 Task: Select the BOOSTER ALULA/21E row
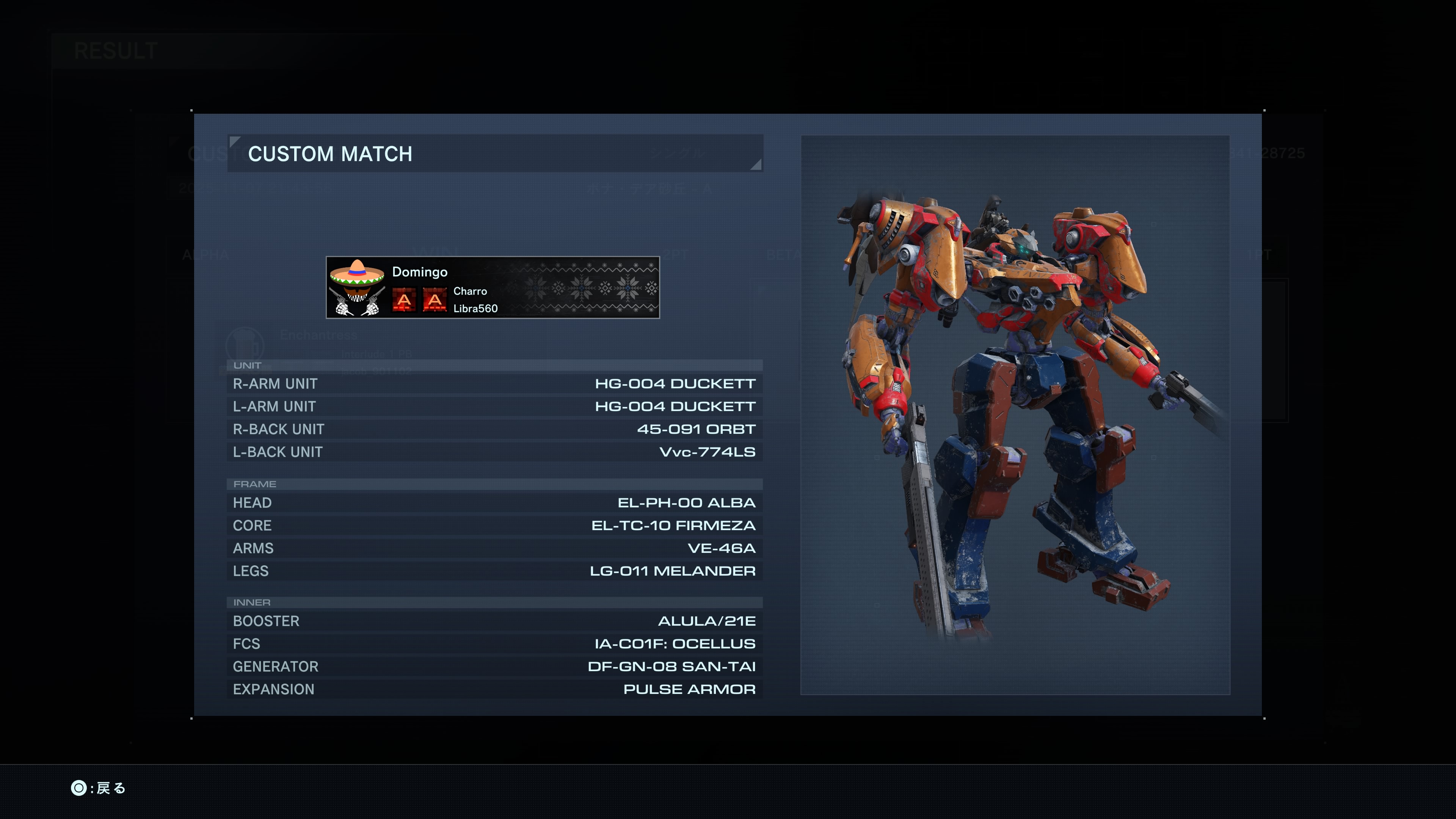pyautogui.click(x=494, y=621)
